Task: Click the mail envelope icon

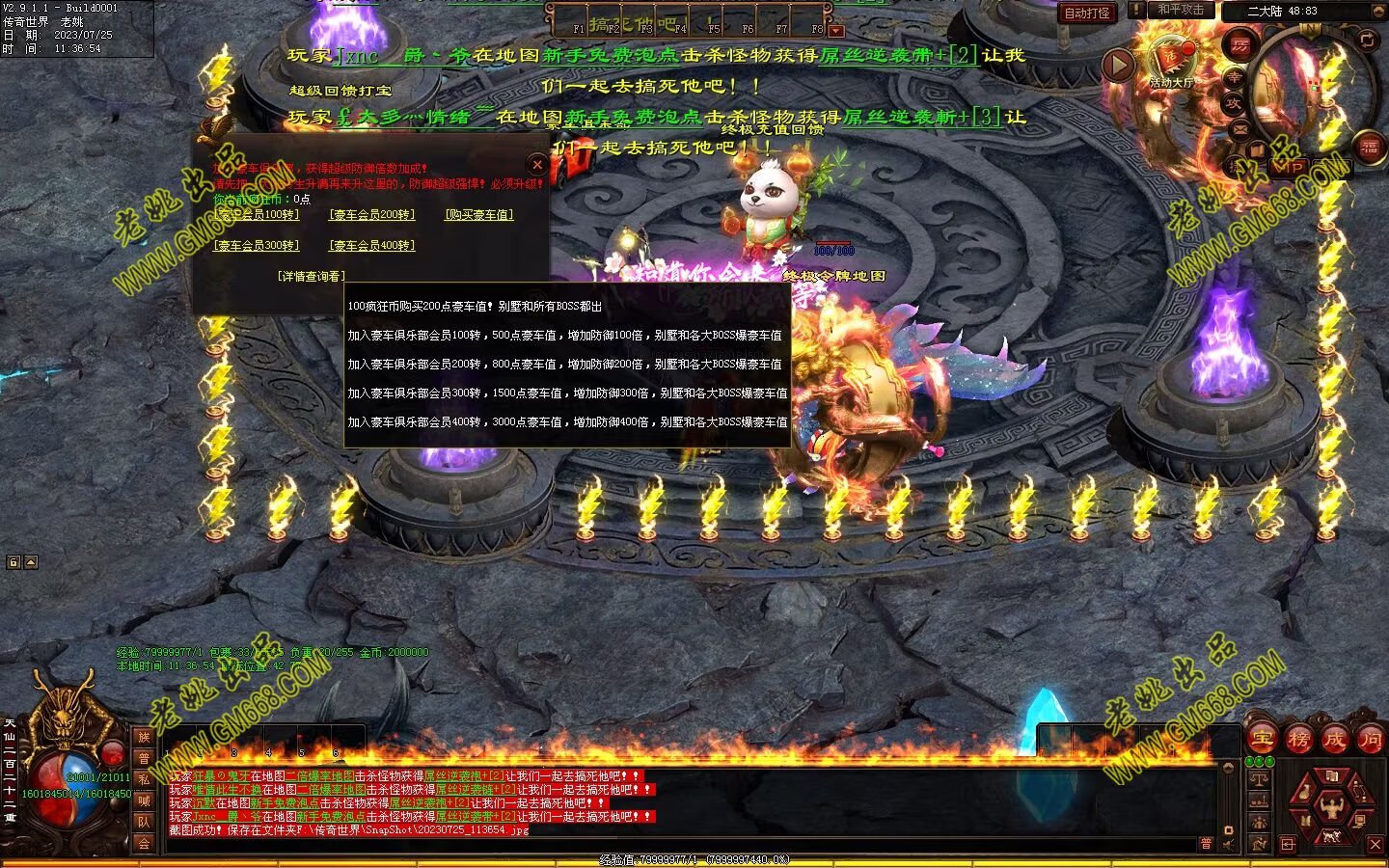Action: tap(1241, 127)
